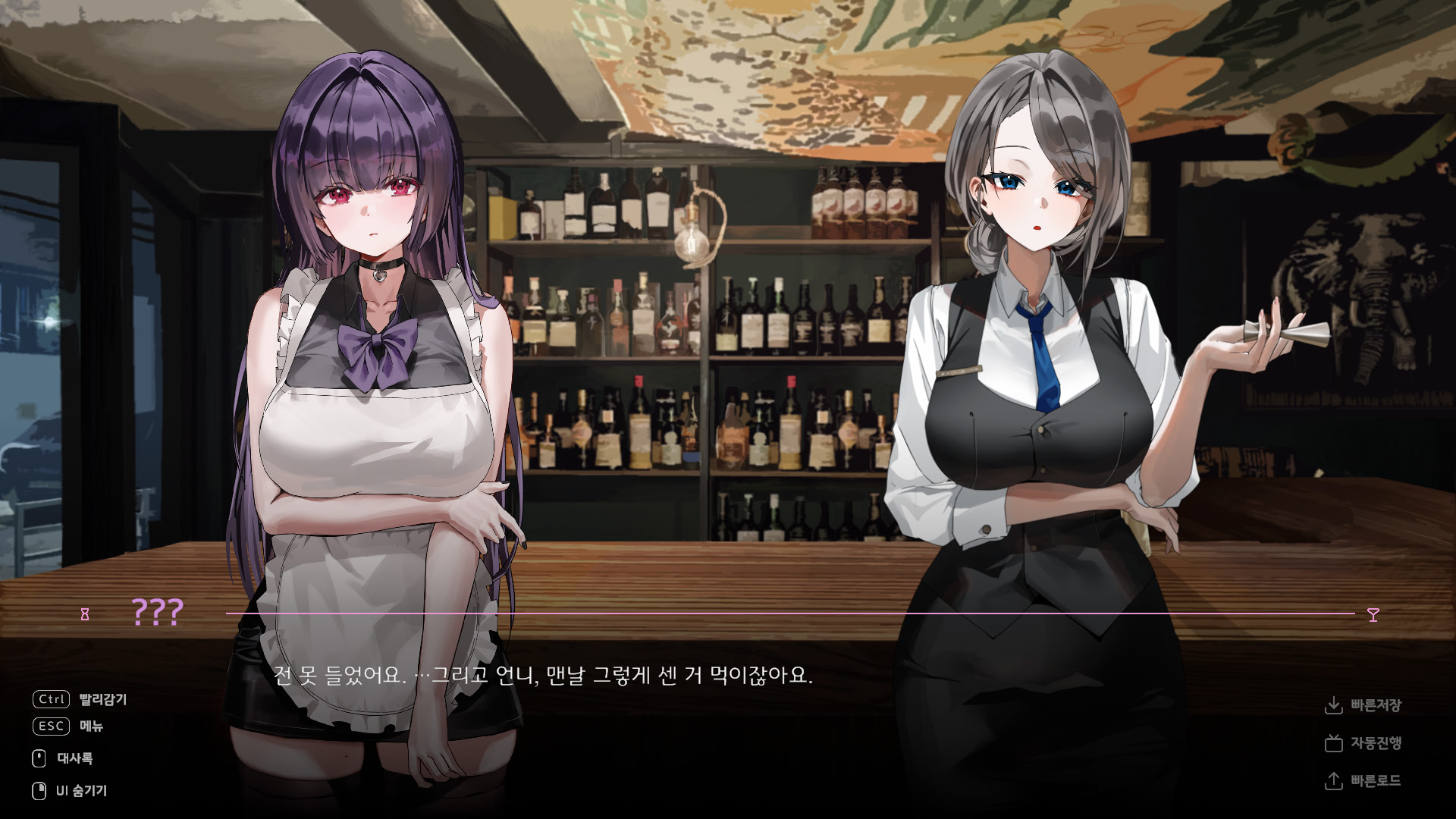
Task: Open the game 메뉴
Action: [93, 727]
